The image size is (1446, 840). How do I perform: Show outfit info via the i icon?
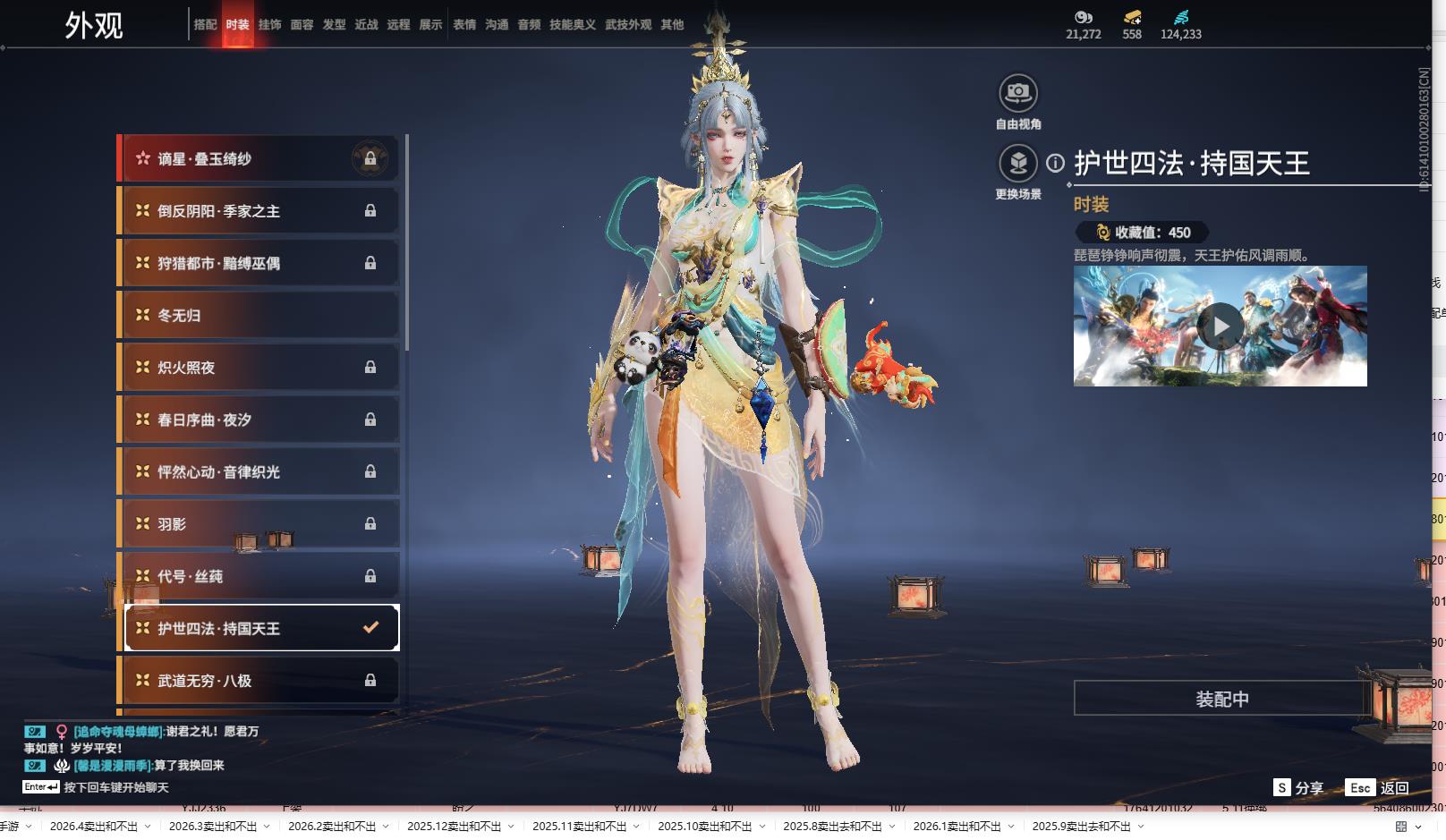pyautogui.click(x=1056, y=163)
